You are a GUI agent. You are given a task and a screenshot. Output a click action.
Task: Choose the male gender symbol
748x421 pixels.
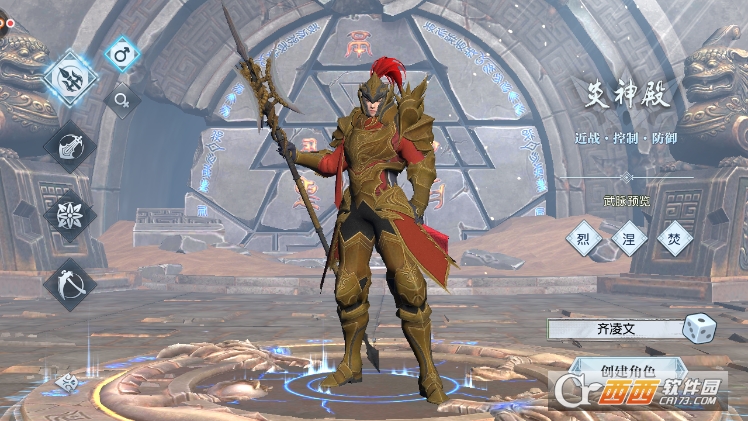coord(122,54)
